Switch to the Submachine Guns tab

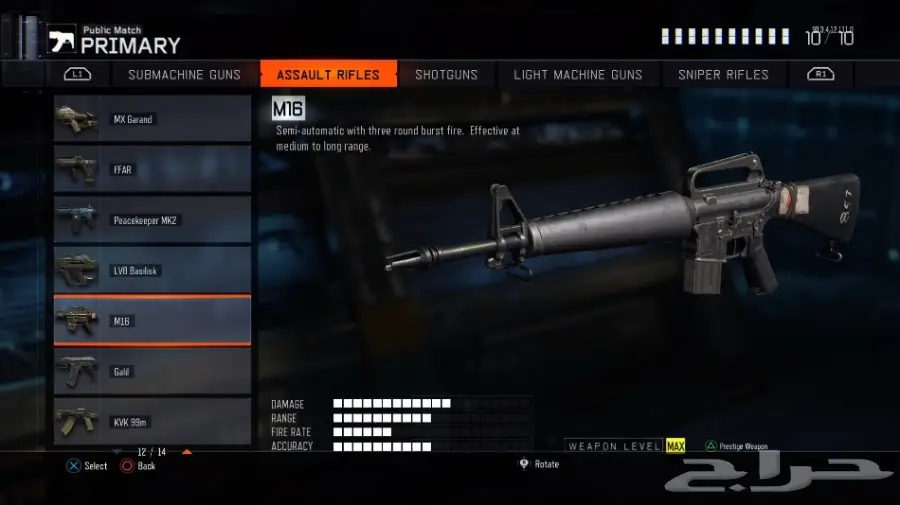[184, 75]
